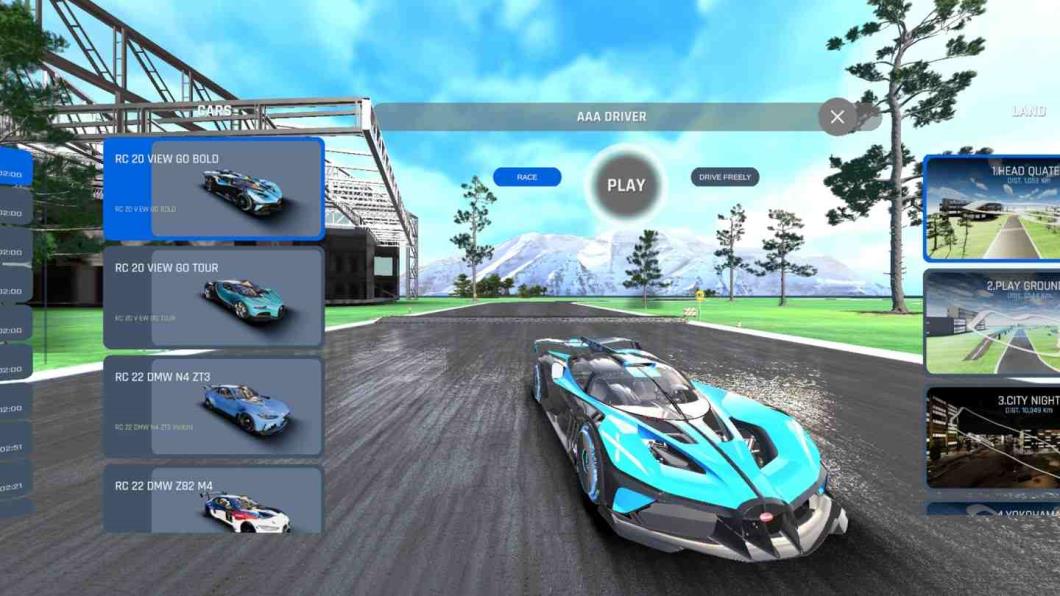This screenshot has height=596, width=1060.
Task: Open the Head Quarter map tile
Action: pos(992,208)
